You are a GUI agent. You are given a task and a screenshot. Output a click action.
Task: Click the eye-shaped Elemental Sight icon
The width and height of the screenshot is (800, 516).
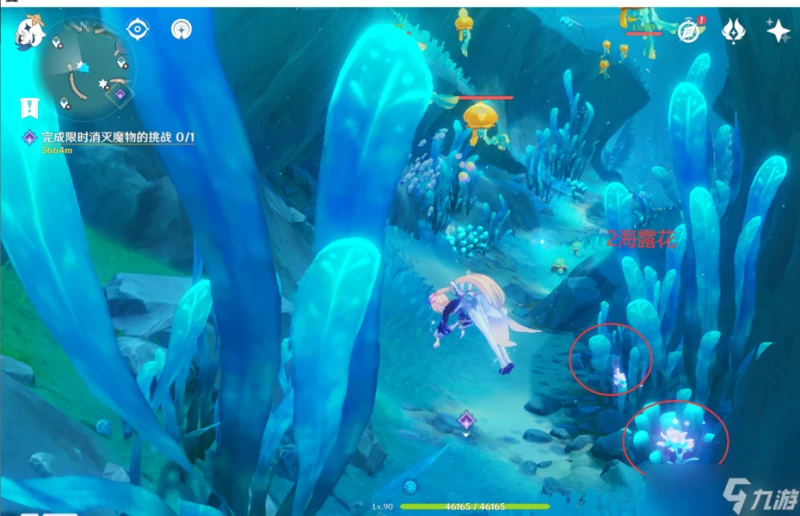point(138,29)
